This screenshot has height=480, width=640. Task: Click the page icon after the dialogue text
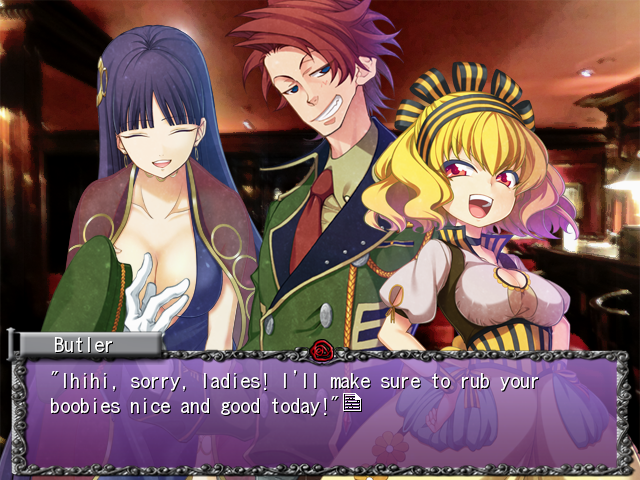351,403
